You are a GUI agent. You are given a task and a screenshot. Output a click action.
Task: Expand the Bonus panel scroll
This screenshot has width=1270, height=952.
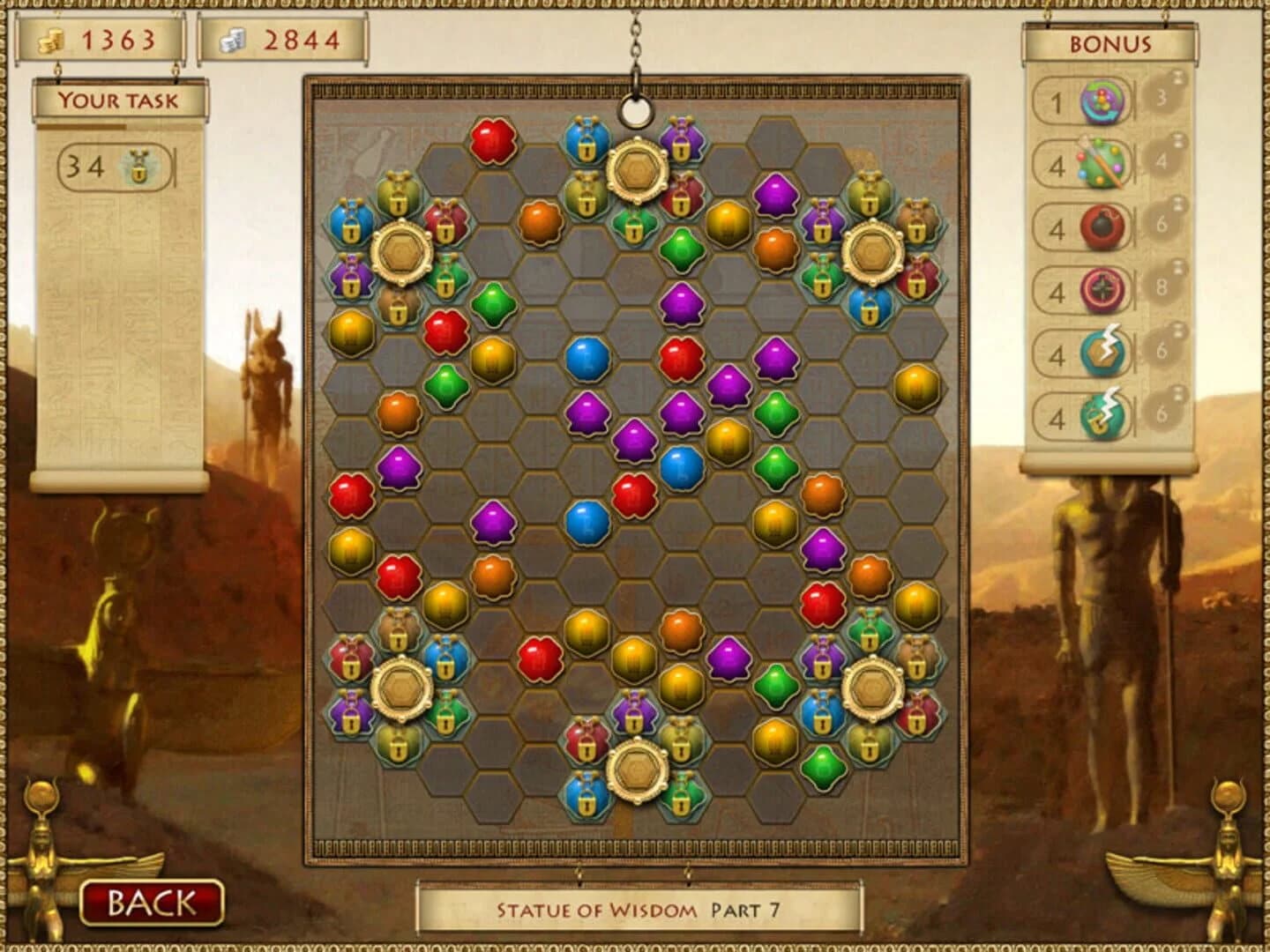[x=1110, y=42]
